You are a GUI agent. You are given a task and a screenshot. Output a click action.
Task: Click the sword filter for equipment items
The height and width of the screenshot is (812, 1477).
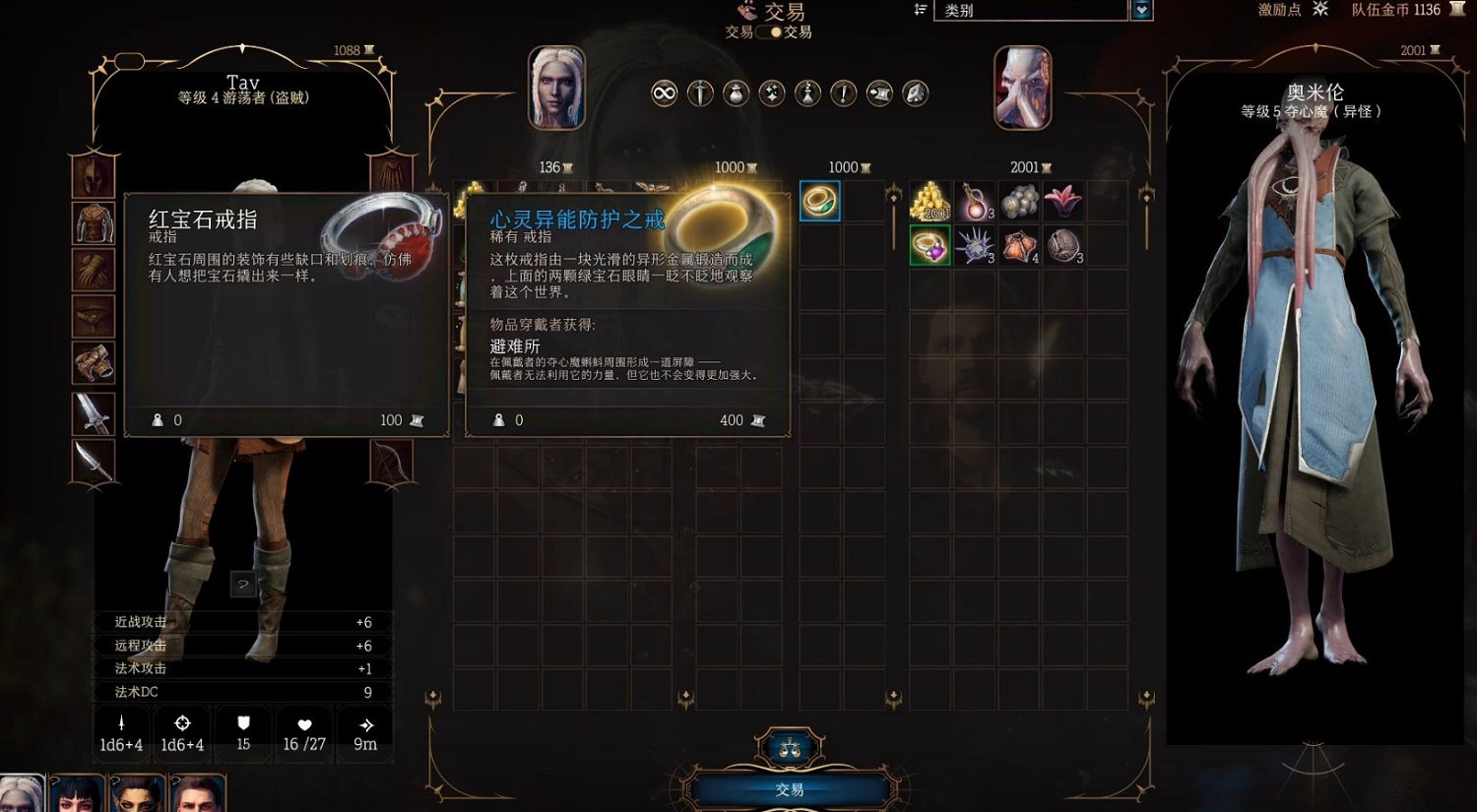699,93
